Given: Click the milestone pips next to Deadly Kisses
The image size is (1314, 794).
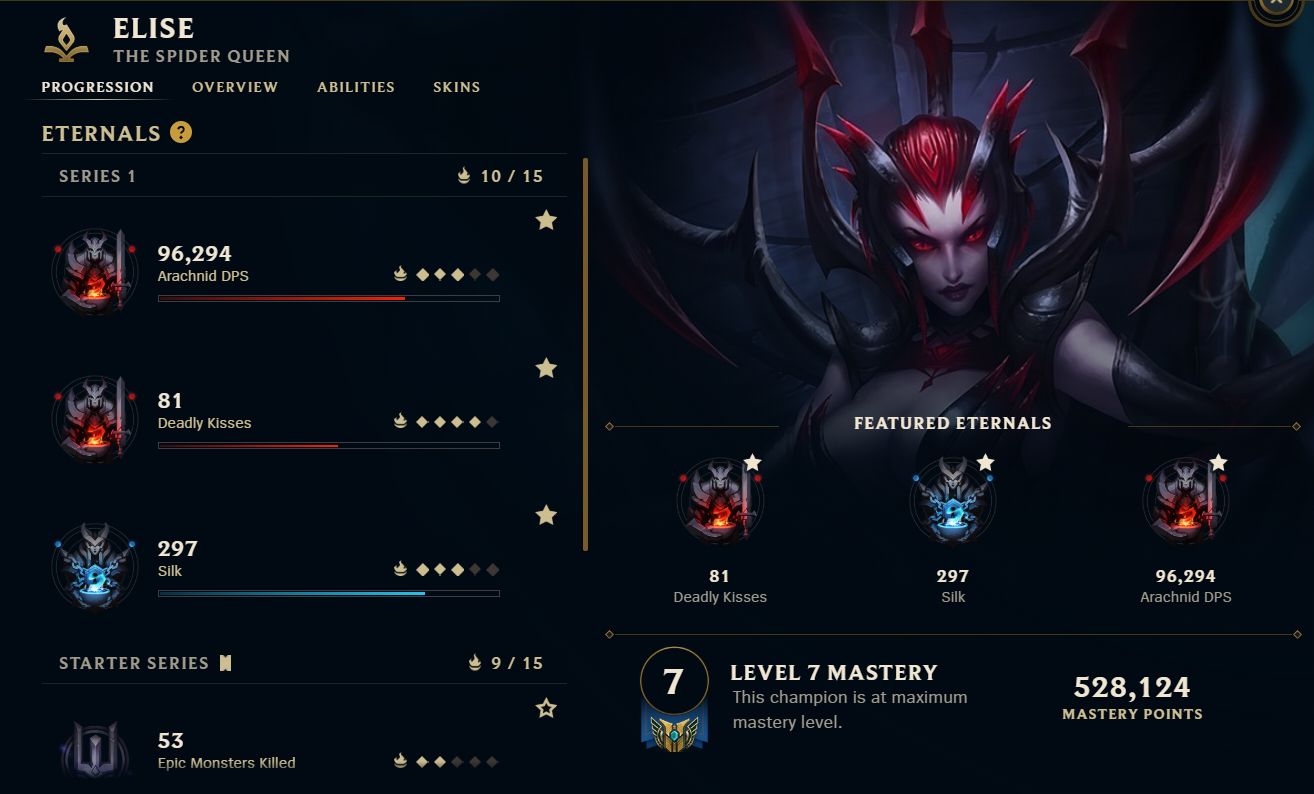Looking at the screenshot, I should pyautogui.click(x=448, y=421).
